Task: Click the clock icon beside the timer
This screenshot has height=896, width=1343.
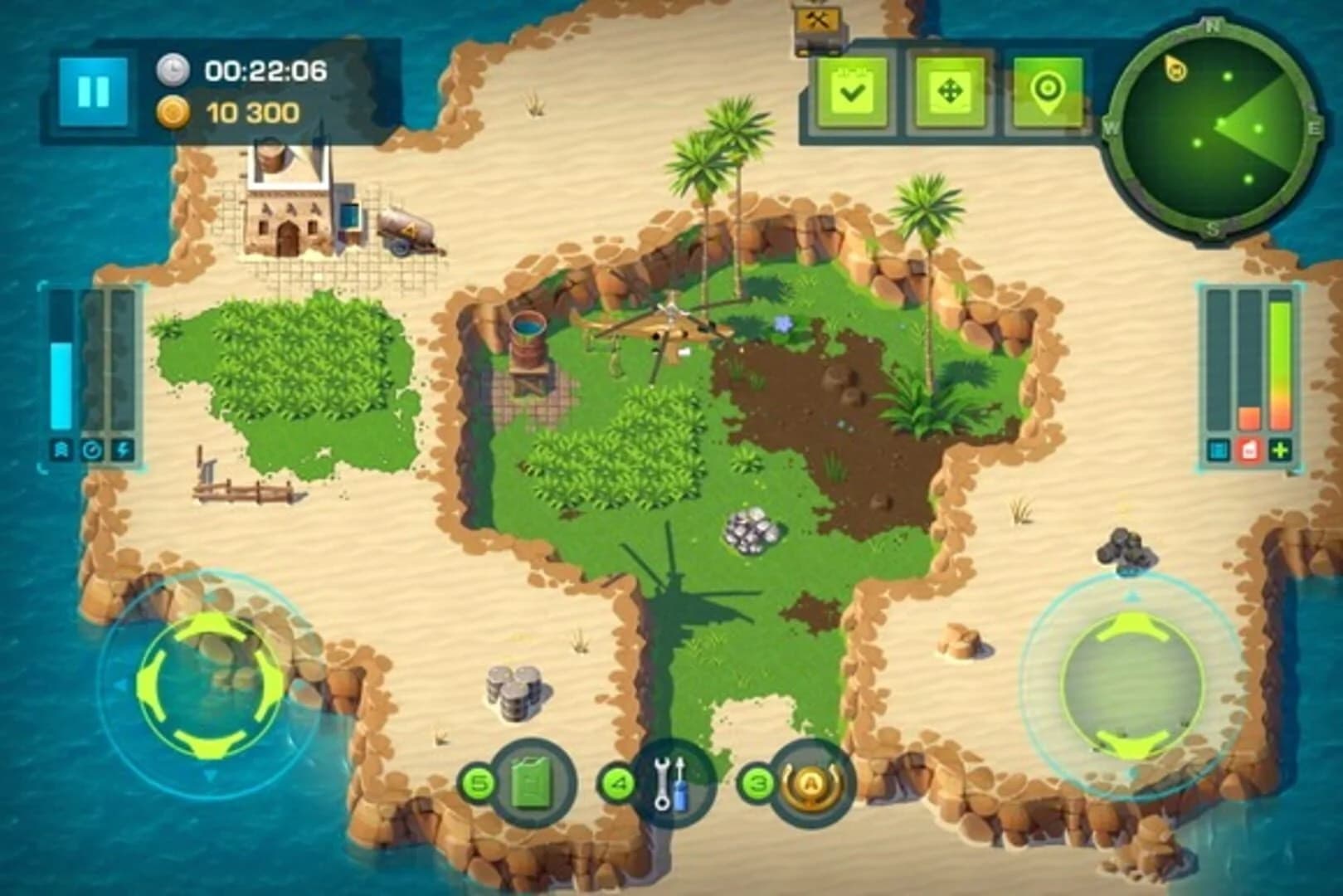Action: click(173, 71)
